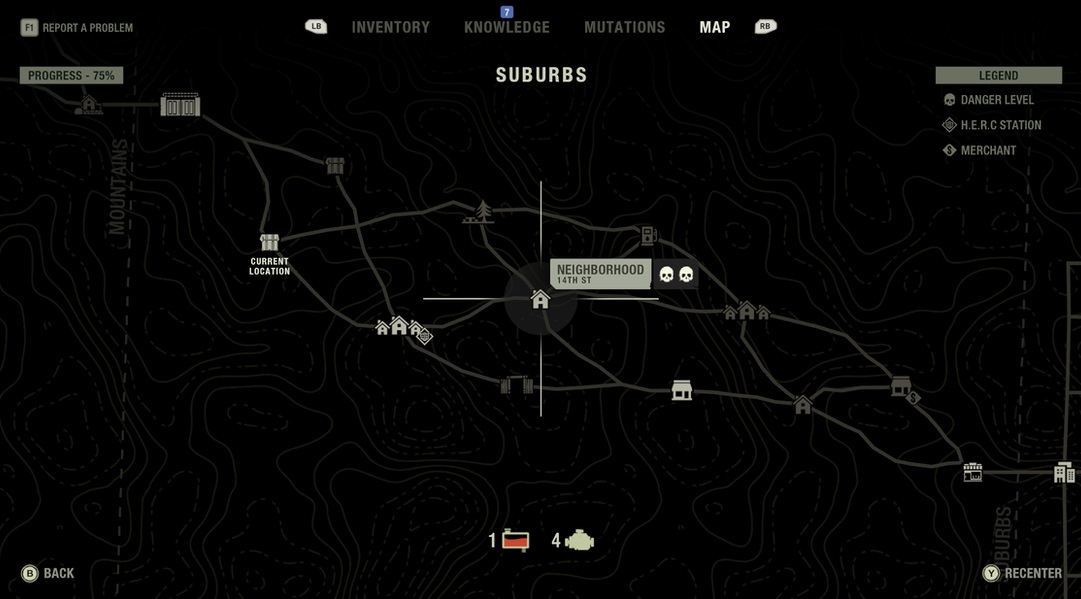Image resolution: width=1081 pixels, height=599 pixels.
Task: Select the 14th St neighborhood house marker
Action: pyautogui.click(x=541, y=299)
